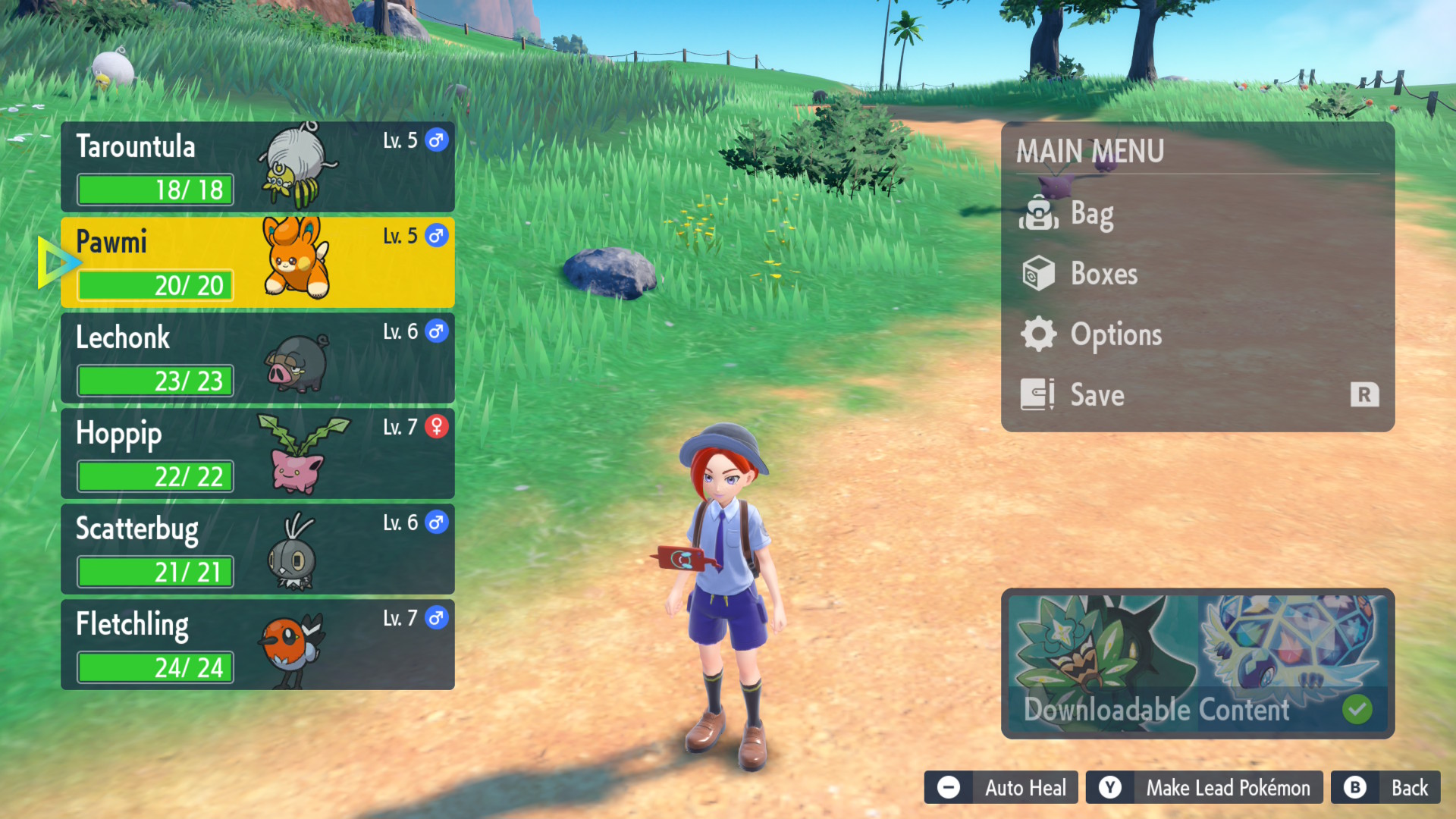The width and height of the screenshot is (1456, 819).
Task: Activate the Auto Heal button
Action: tap(1001, 788)
